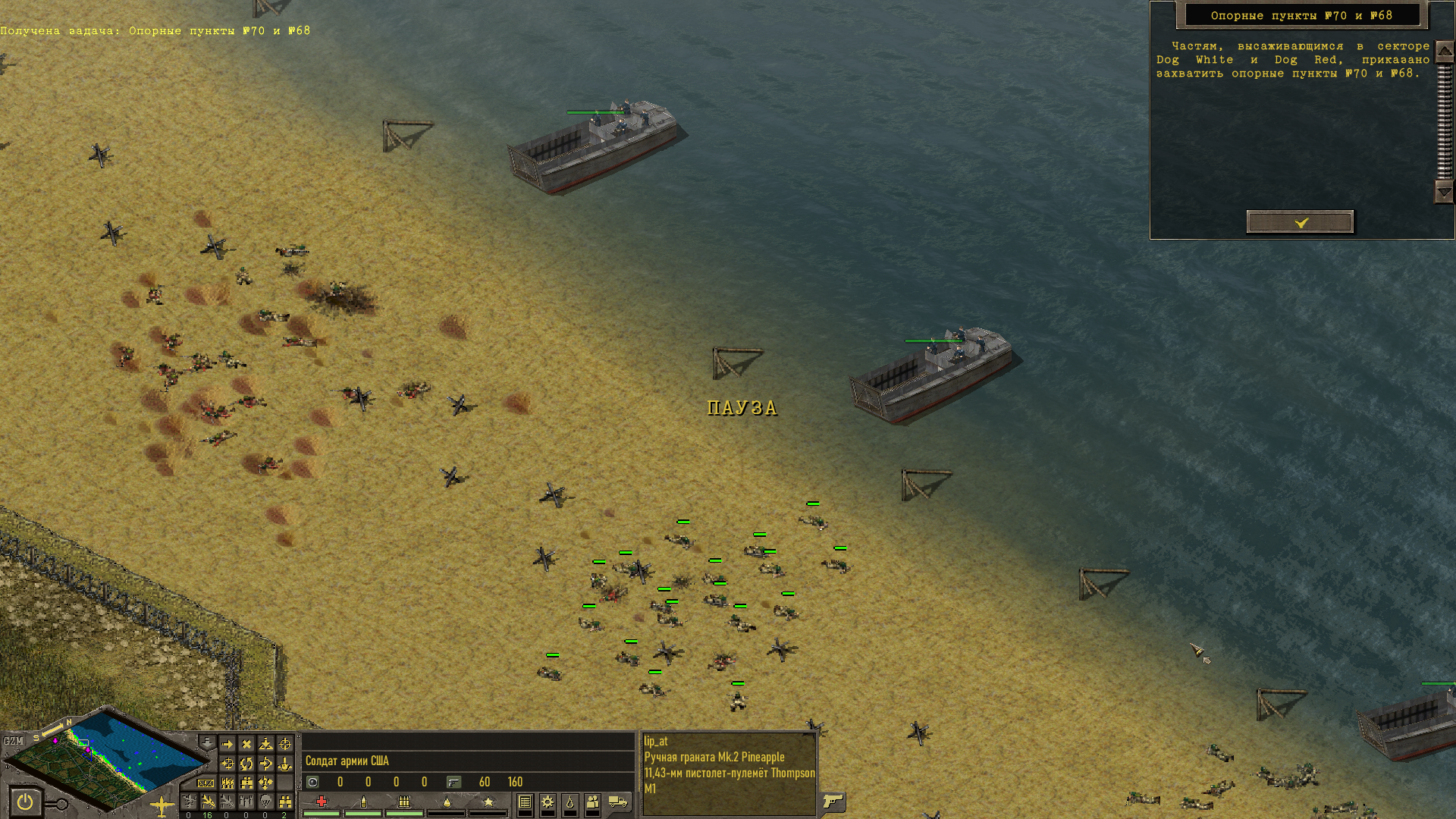Activate the stop command X icon
This screenshot has width=1456, height=819.
point(246,745)
